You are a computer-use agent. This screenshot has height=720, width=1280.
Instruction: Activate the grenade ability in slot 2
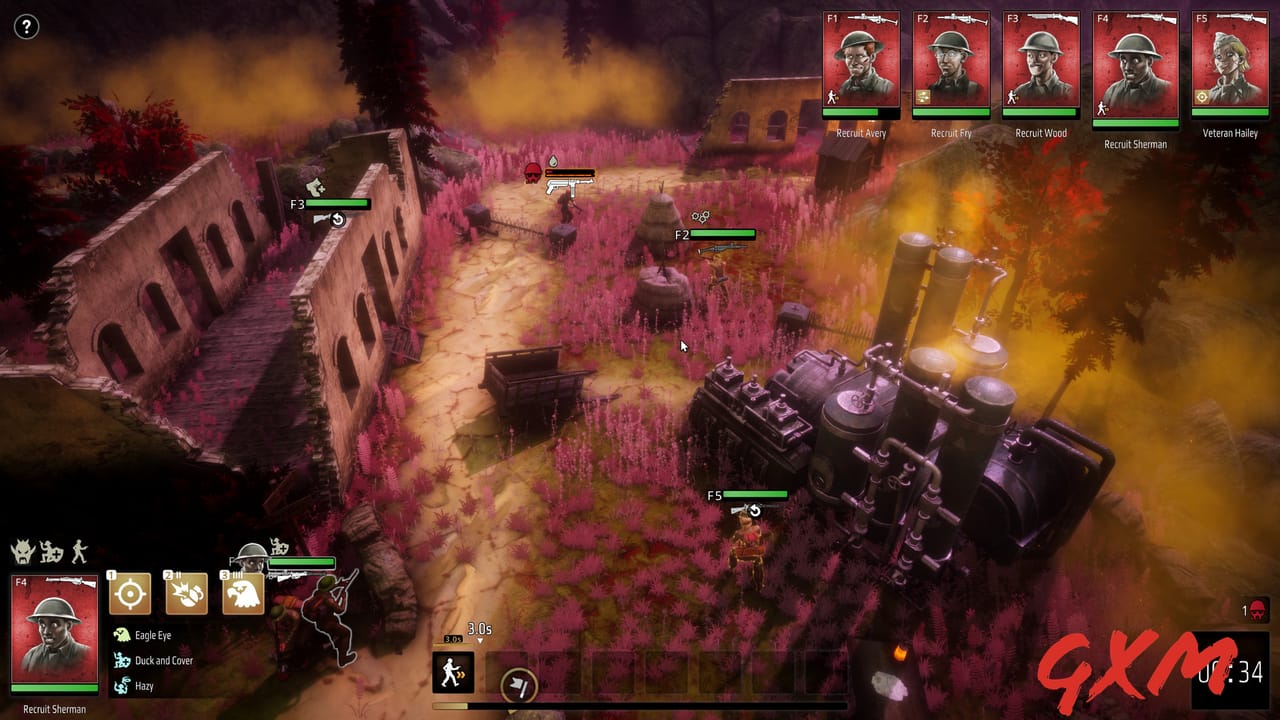click(x=185, y=593)
